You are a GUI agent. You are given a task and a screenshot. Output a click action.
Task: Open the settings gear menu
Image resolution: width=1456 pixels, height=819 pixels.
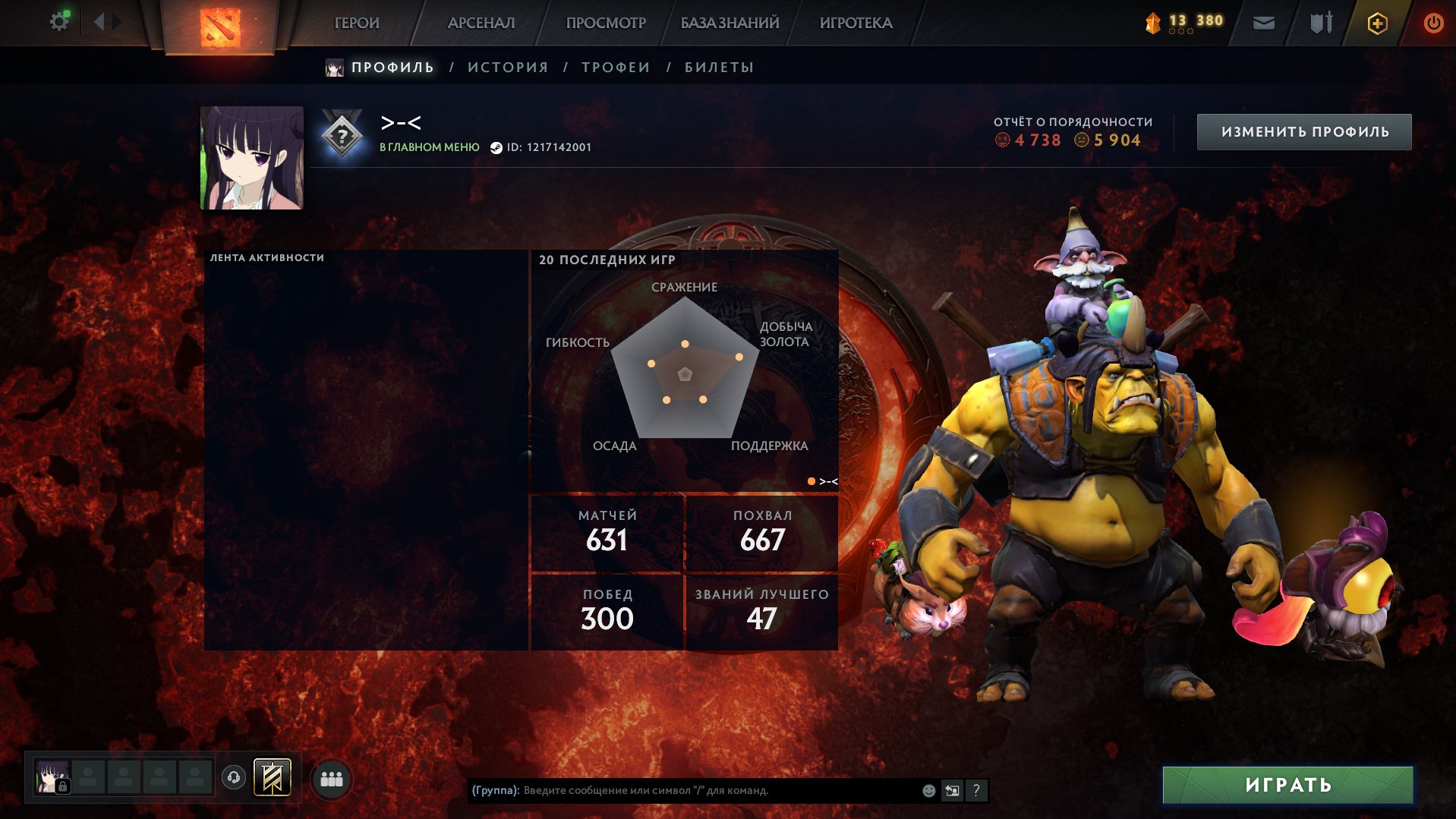pos(59,20)
